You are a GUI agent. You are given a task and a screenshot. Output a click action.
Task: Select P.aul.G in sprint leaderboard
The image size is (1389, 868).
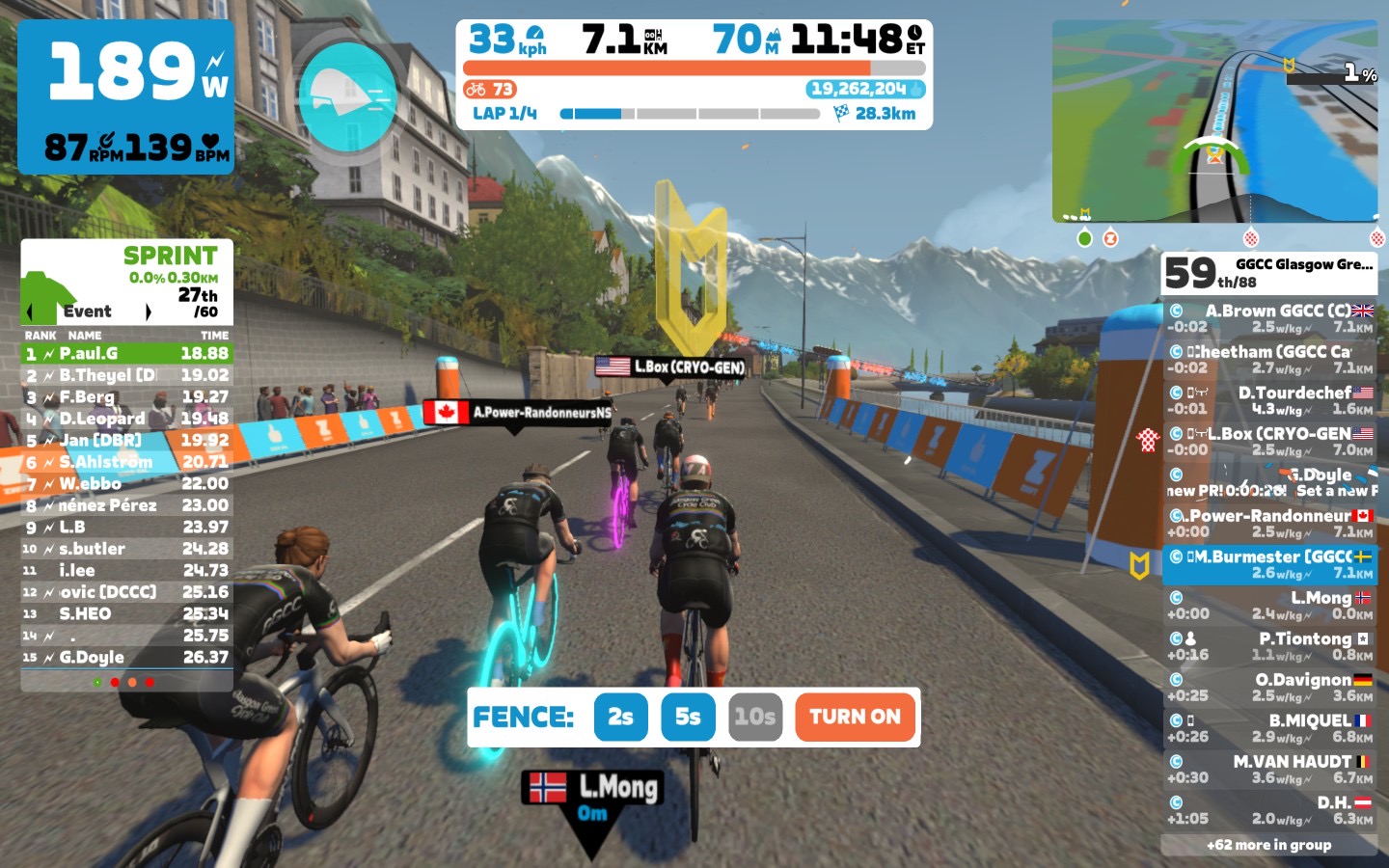point(126,354)
